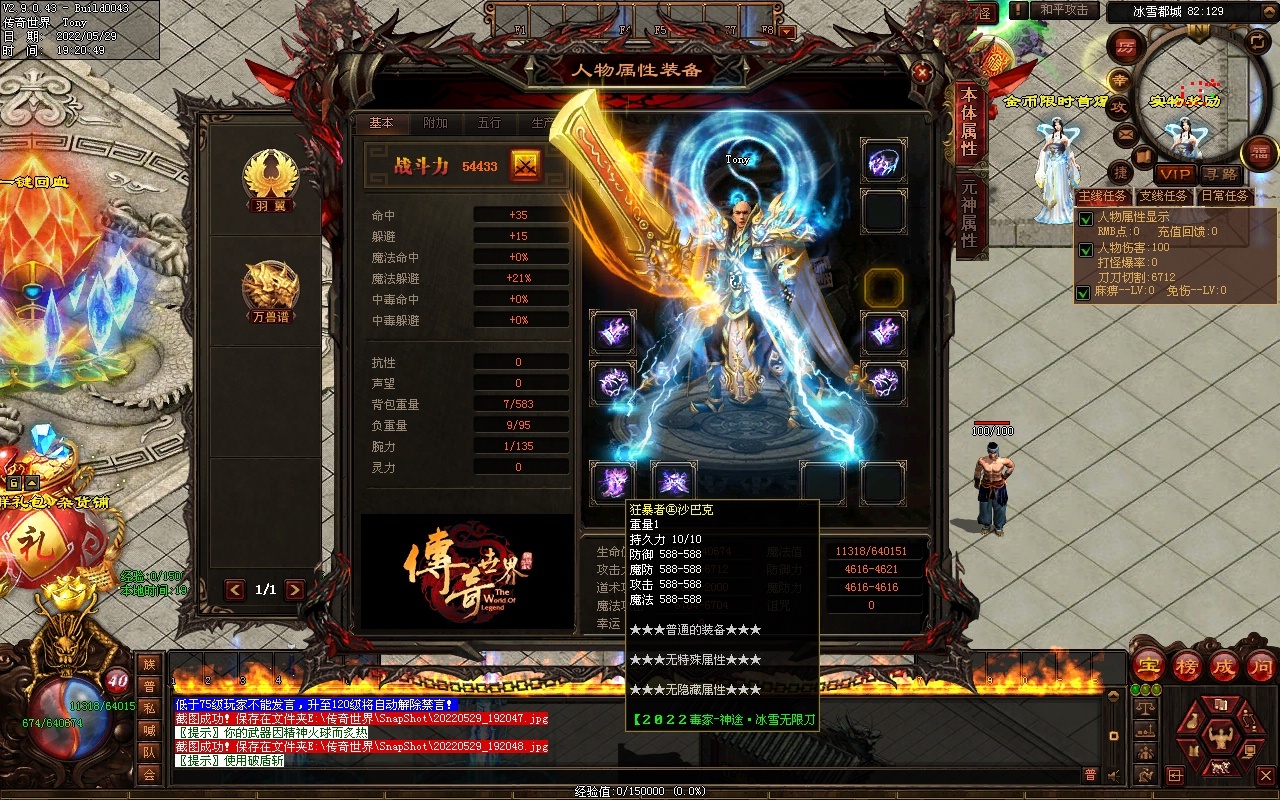Click the muscular figure character menu icon
Screen dimensions: 1280x800
(x=1220, y=738)
